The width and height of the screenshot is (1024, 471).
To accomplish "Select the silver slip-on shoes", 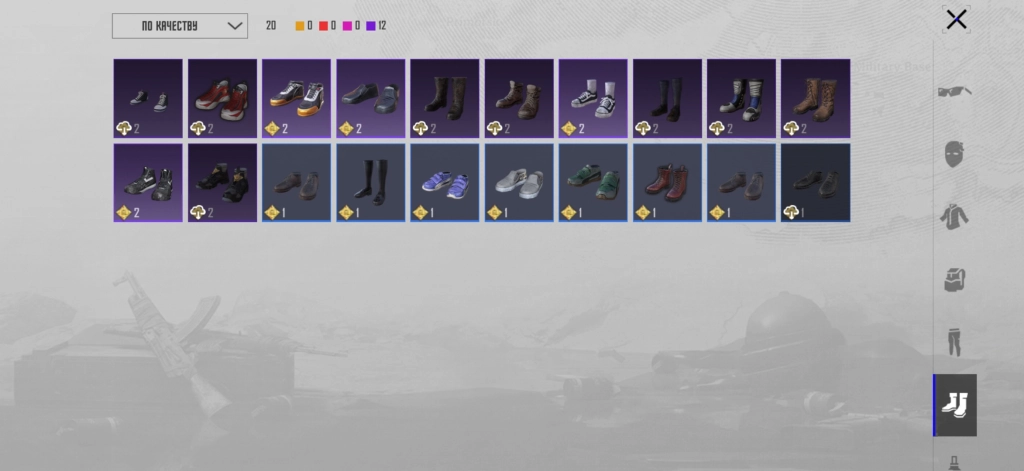I will (x=519, y=183).
